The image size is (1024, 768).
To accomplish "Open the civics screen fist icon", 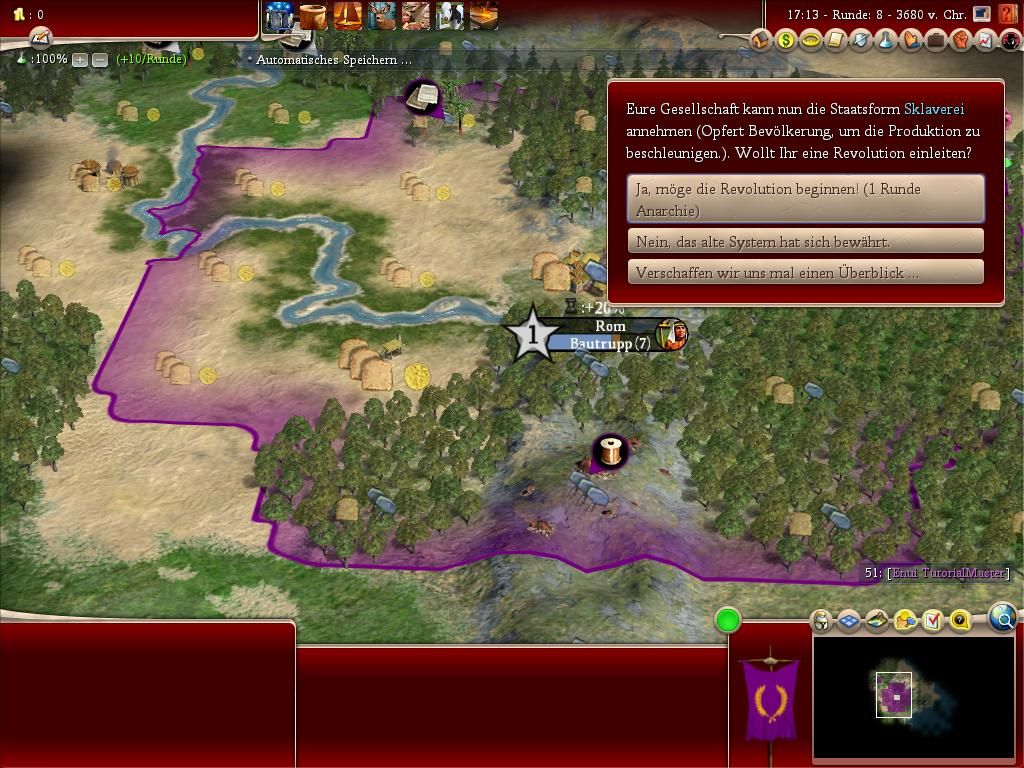I will tap(960, 40).
